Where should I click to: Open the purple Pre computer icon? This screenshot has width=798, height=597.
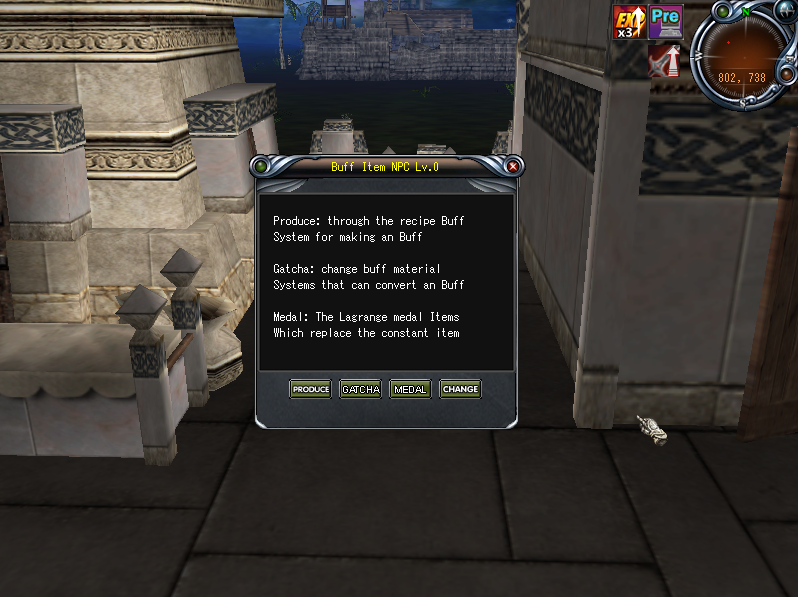(x=666, y=20)
